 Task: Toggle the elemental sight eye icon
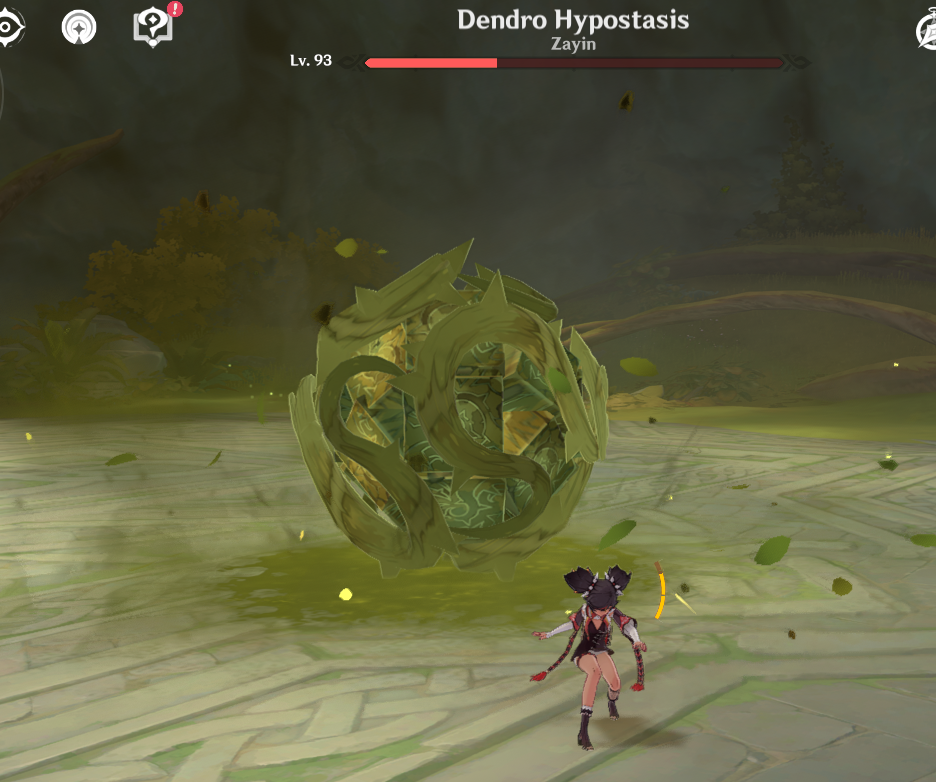[8, 27]
